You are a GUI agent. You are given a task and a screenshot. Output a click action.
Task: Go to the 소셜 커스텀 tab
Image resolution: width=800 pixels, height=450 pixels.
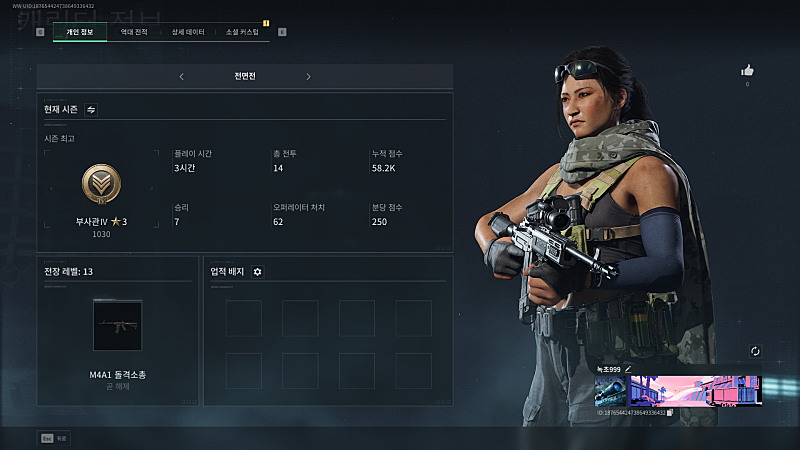pyautogui.click(x=242, y=32)
